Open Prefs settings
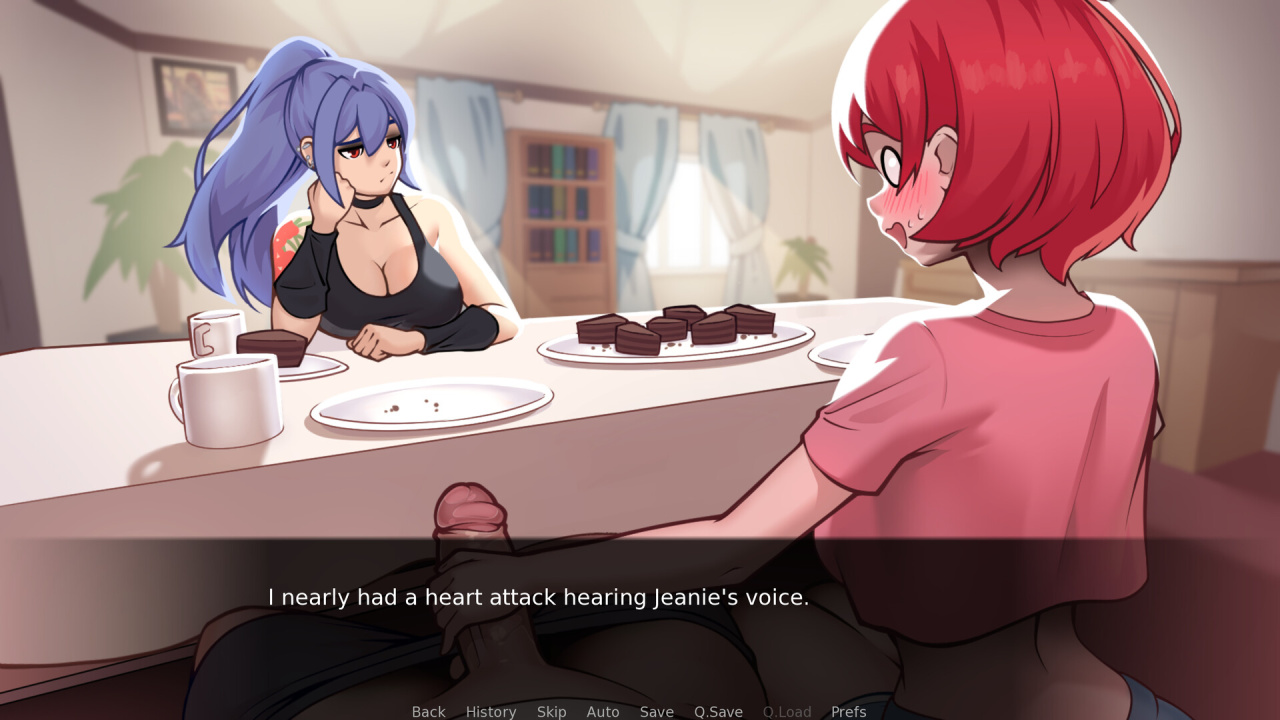This screenshot has width=1280, height=720. click(849, 711)
